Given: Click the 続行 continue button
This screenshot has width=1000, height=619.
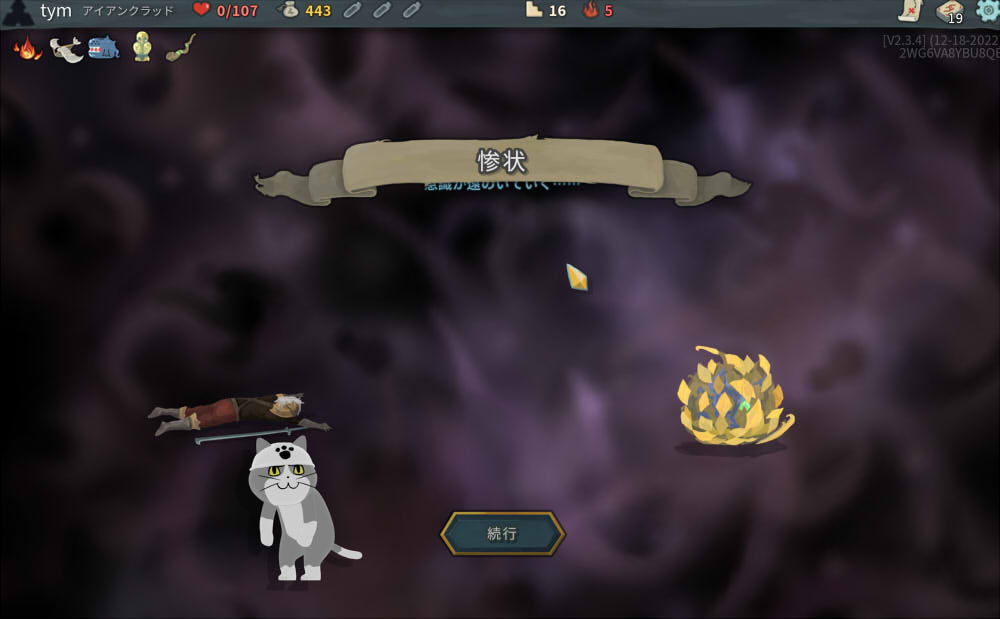Looking at the screenshot, I should pyautogui.click(x=502, y=534).
